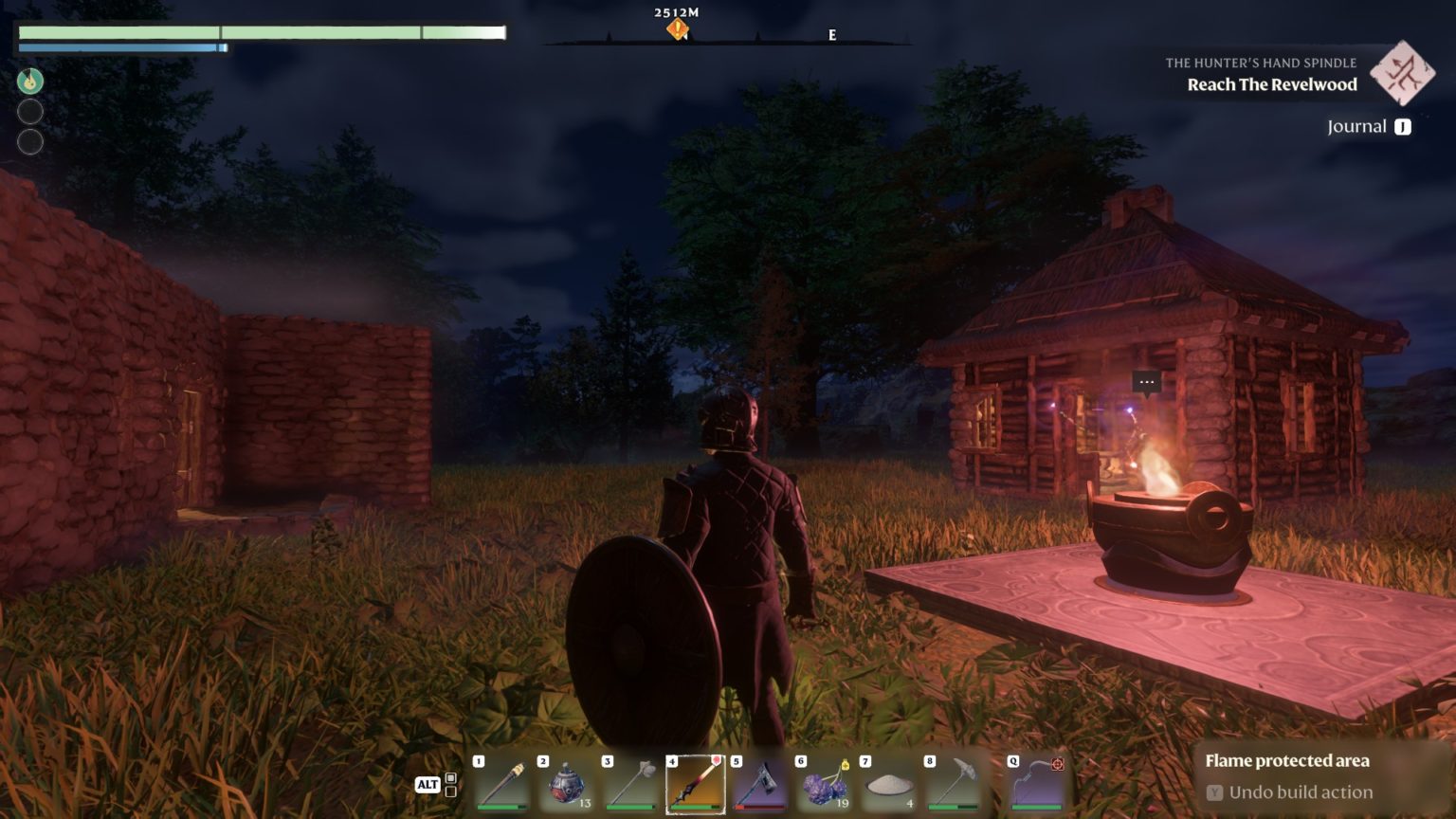Select the torch in hotbar slot 1
The image size is (1456, 819).
pos(501,785)
